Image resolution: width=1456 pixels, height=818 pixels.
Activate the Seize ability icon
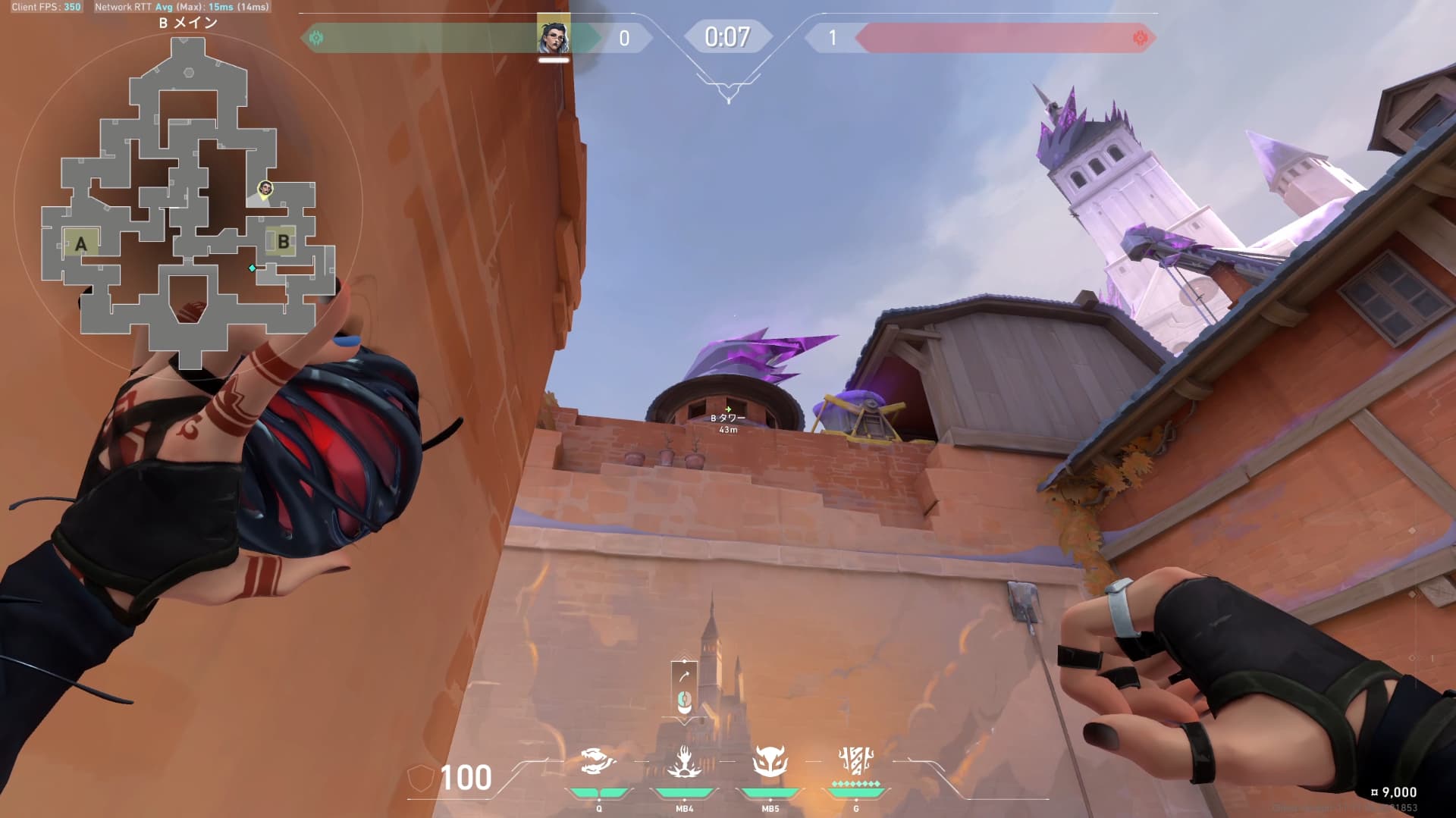(x=684, y=762)
